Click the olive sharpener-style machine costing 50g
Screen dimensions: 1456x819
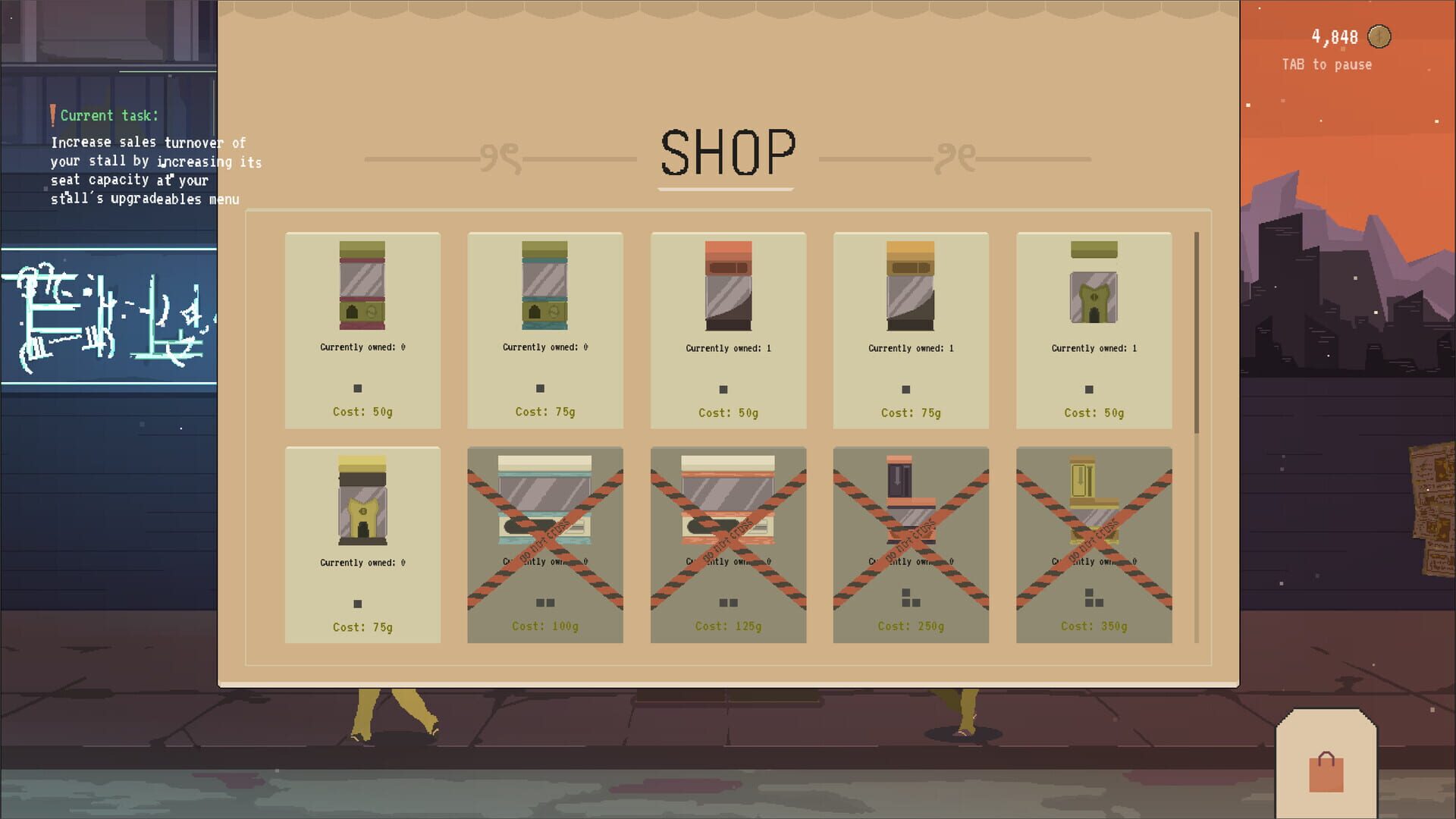[1094, 296]
